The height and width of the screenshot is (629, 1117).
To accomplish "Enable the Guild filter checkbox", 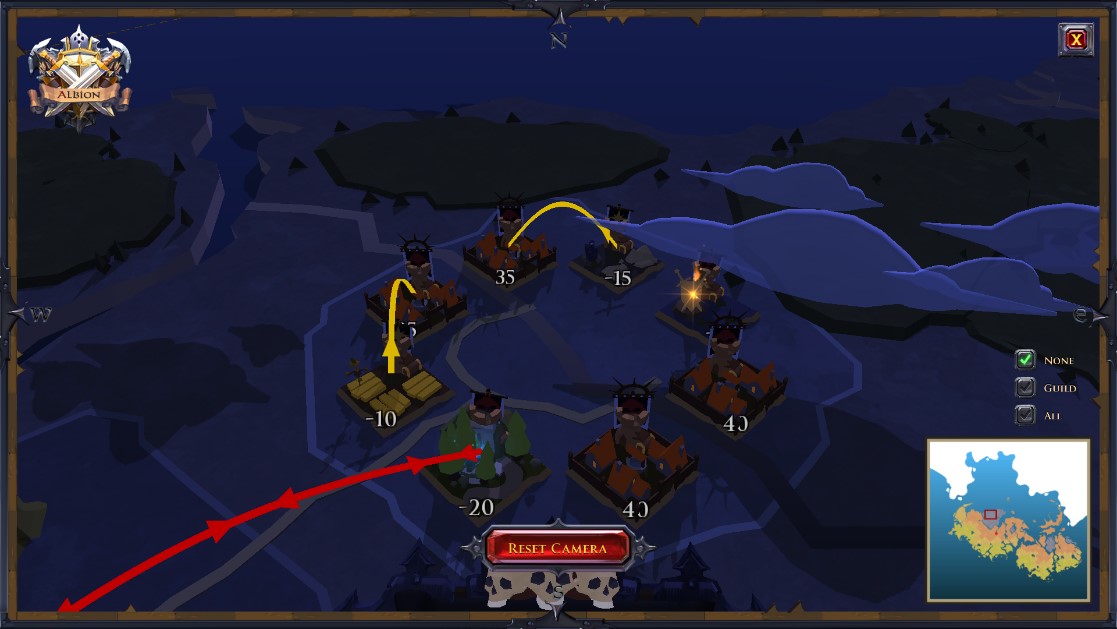I will tap(1025, 388).
